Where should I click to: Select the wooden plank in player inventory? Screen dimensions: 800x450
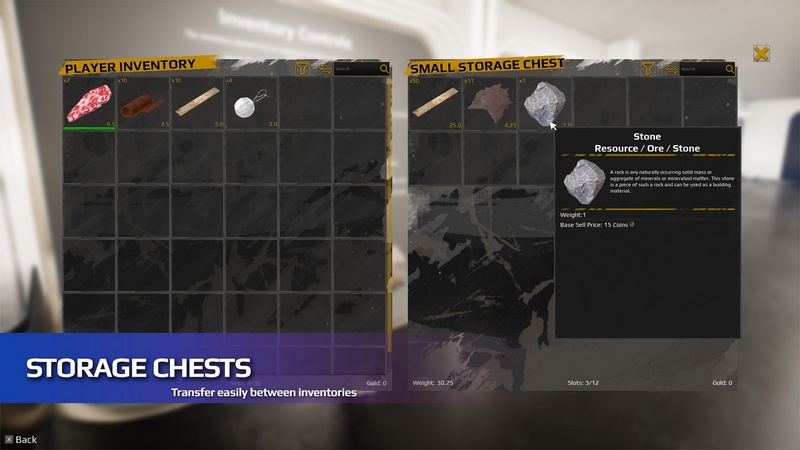(x=198, y=102)
